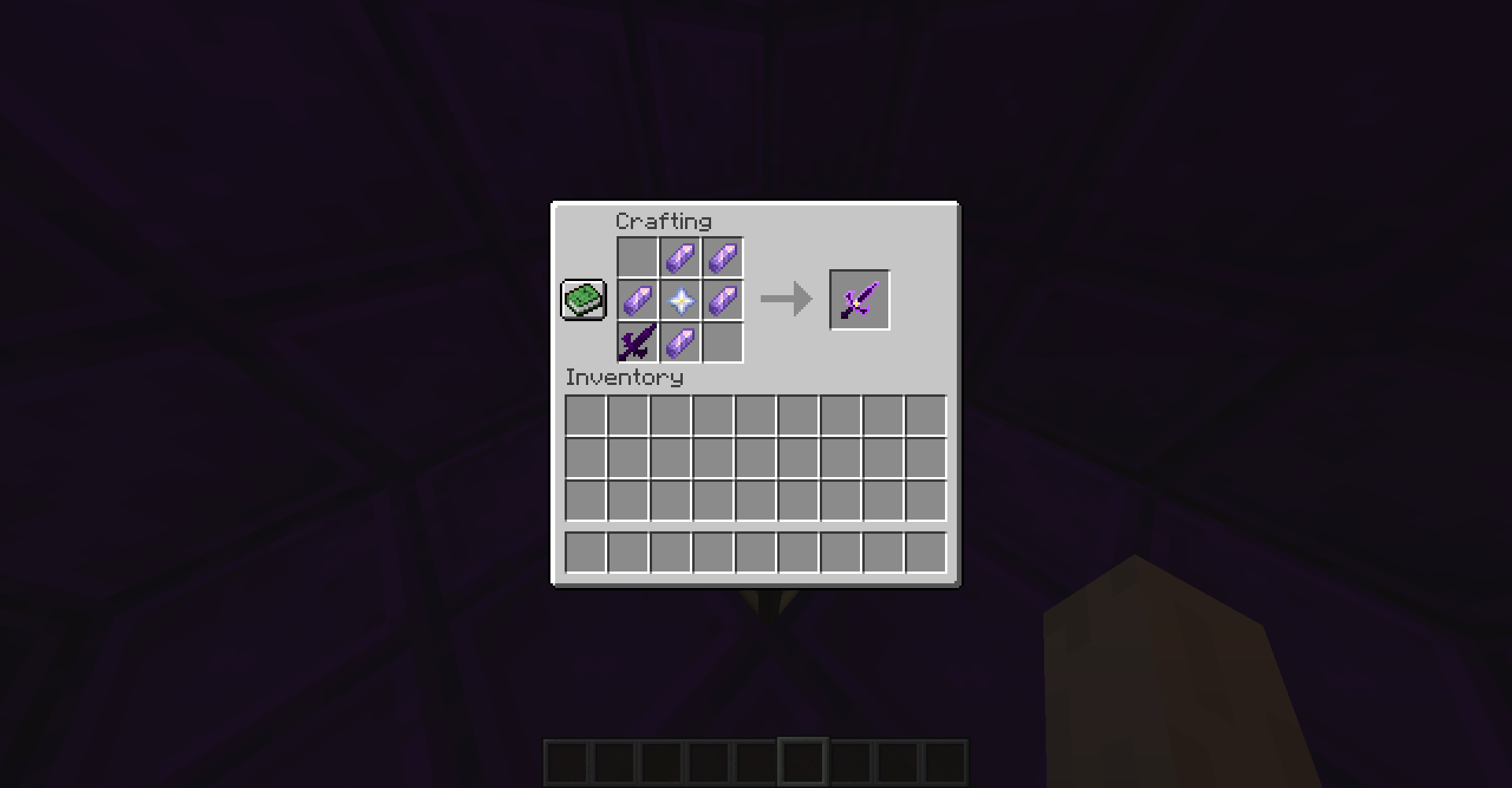Click the last inventory slot in the bottom row
Screen dimensions: 1512x788
coord(926,553)
